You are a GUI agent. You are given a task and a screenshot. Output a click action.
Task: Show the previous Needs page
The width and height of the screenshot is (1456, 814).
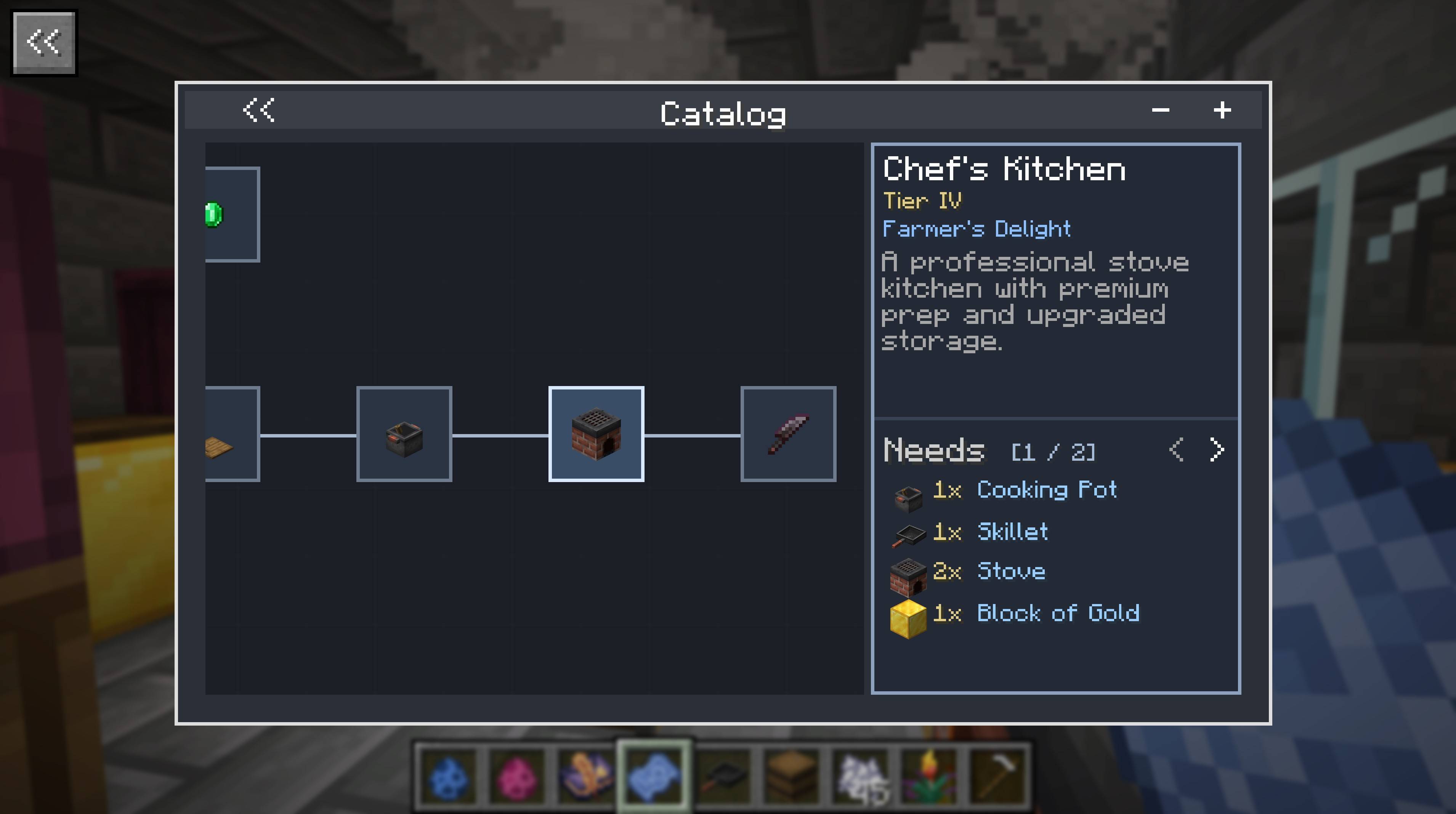[x=1176, y=450]
